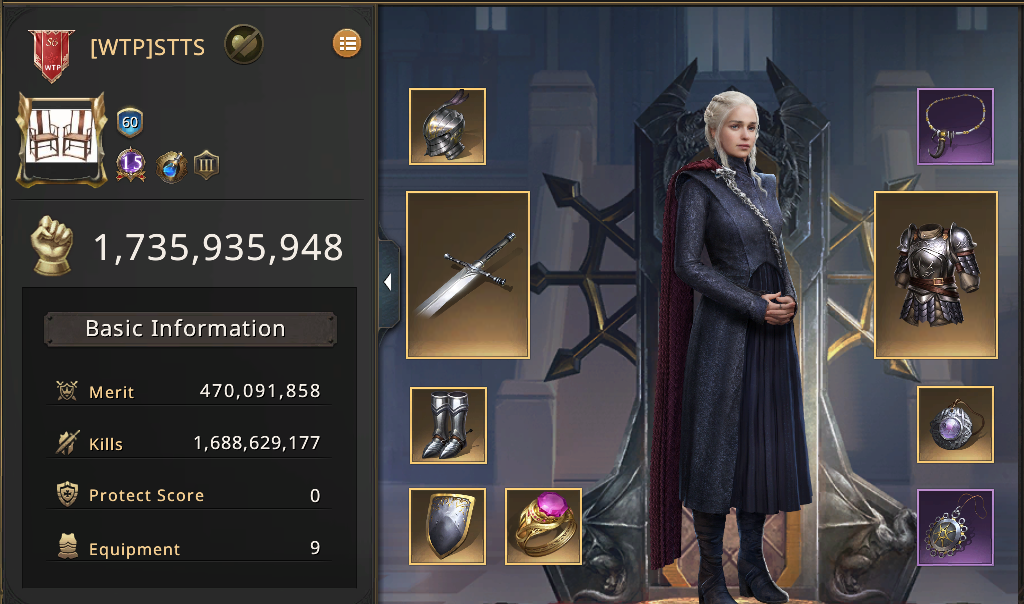Select the sword weapon slot
This screenshot has height=604, width=1024.
(x=467, y=275)
